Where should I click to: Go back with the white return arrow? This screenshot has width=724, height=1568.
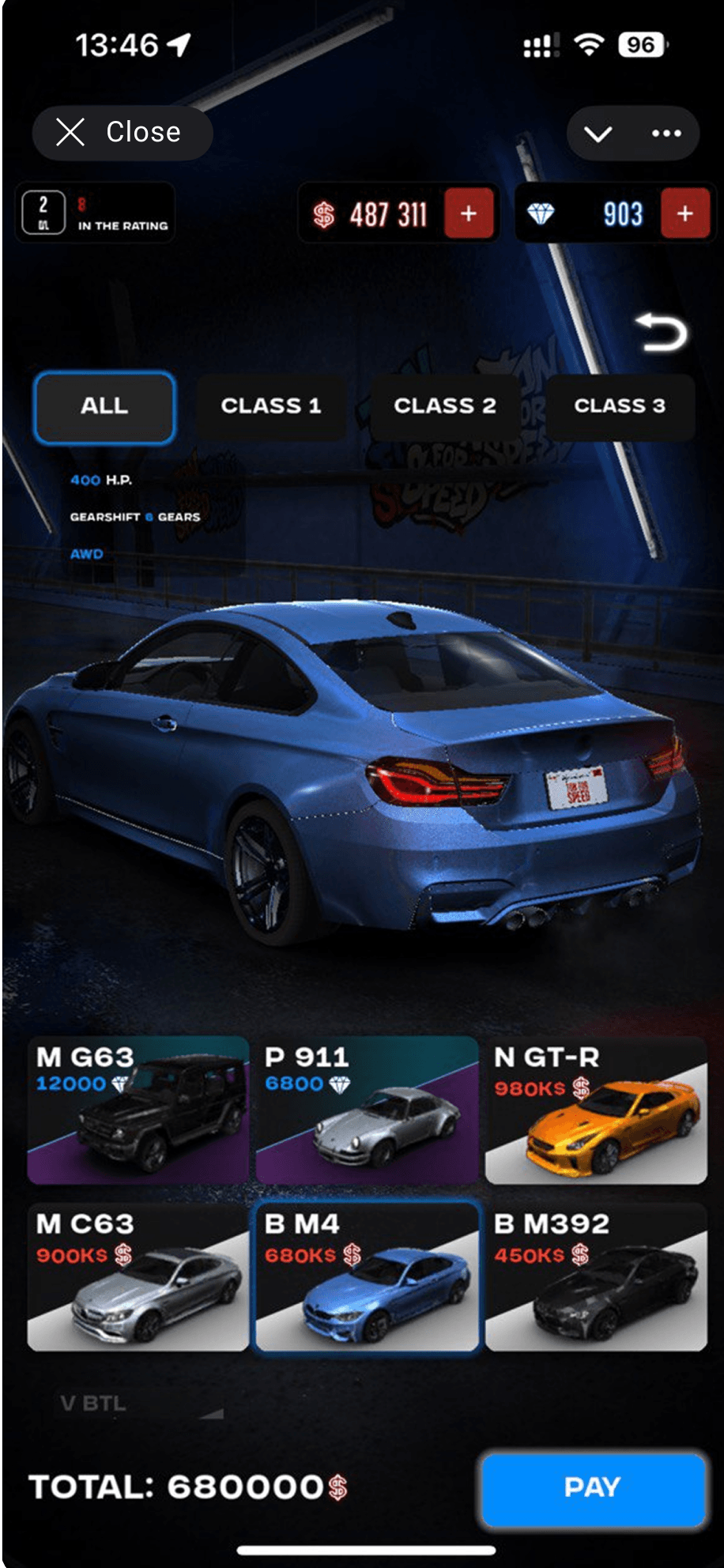pyautogui.click(x=662, y=332)
